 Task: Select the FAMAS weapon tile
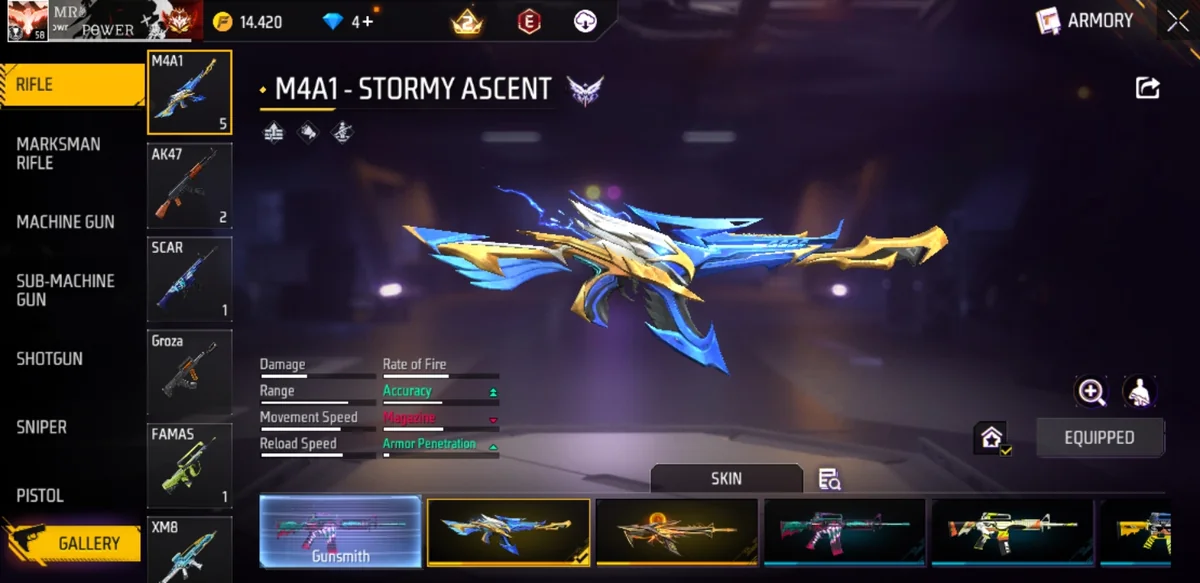coord(189,465)
